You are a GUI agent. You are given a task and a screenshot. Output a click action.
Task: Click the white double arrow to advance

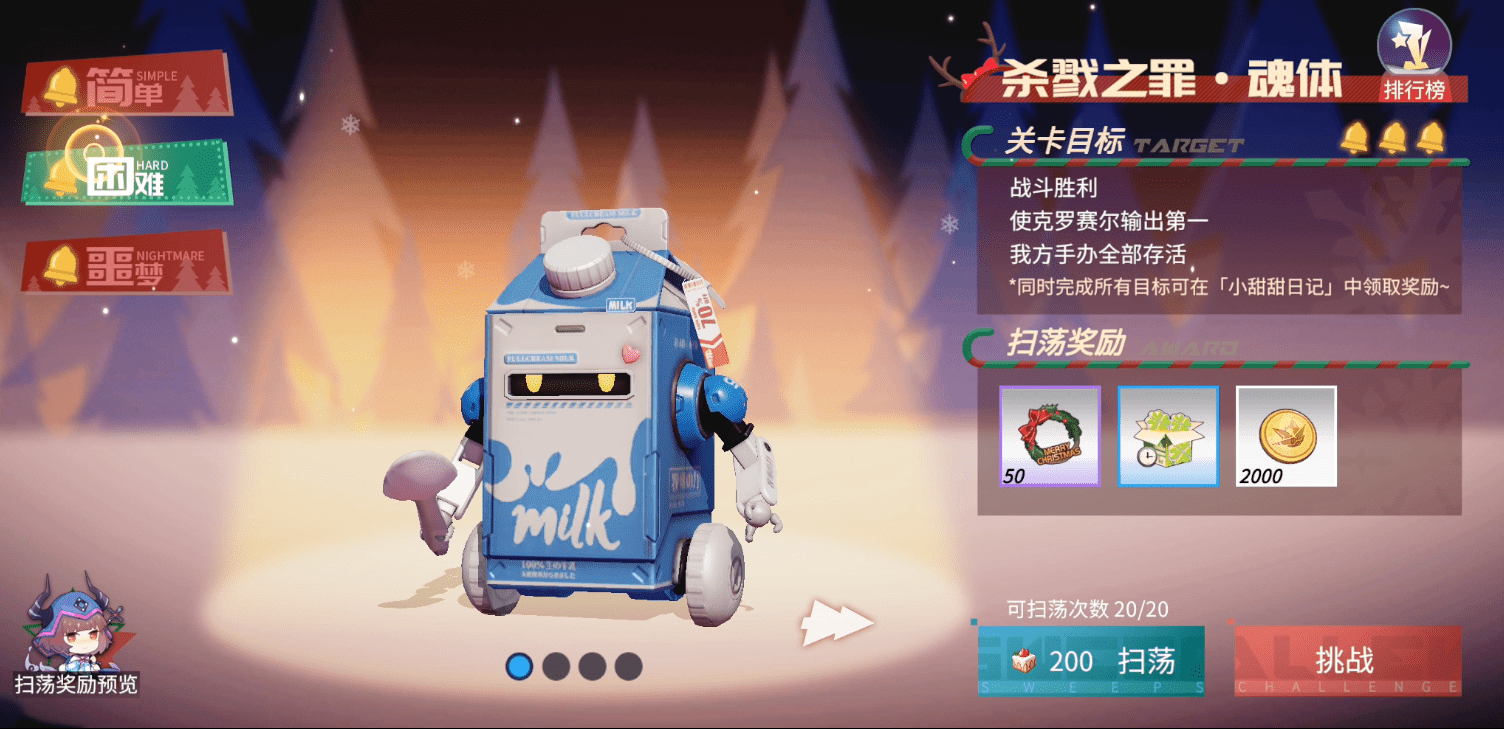[x=836, y=621]
